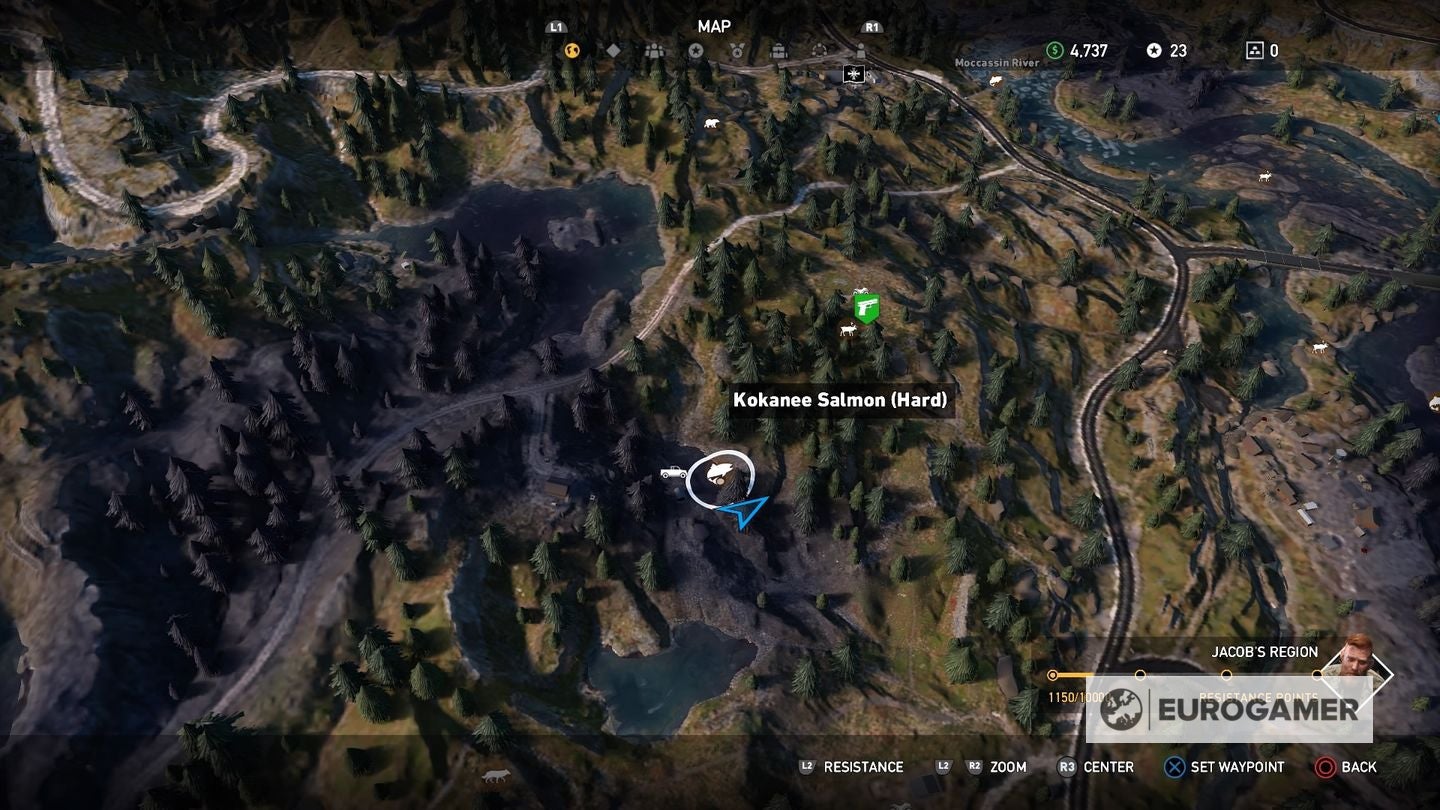The image size is (1440, 810).
Task: Select the single person icon near R1
Action: [861, 49]
